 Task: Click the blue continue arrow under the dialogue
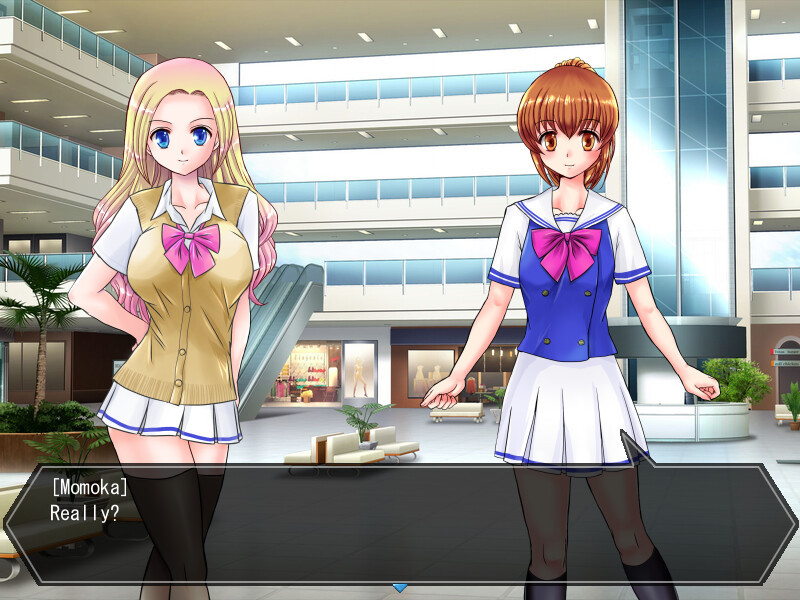400,587
